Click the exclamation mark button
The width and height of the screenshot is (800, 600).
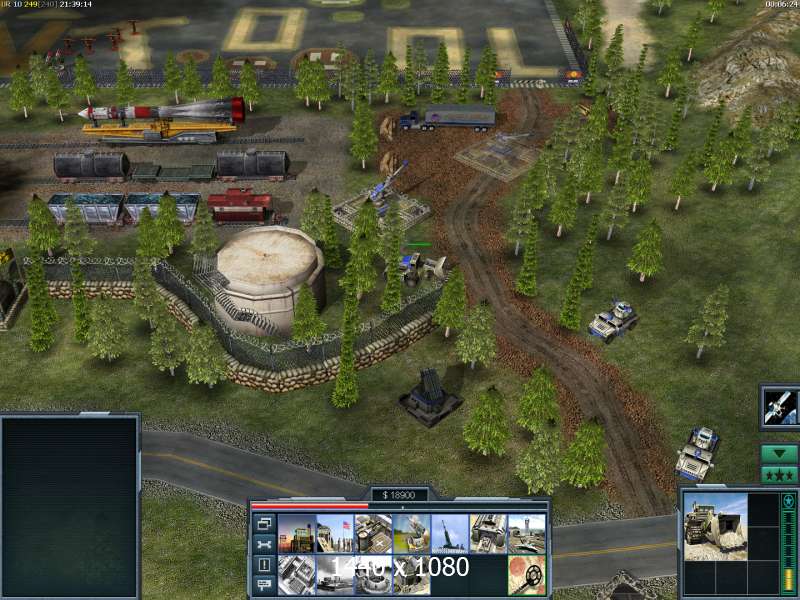[265, 565]
